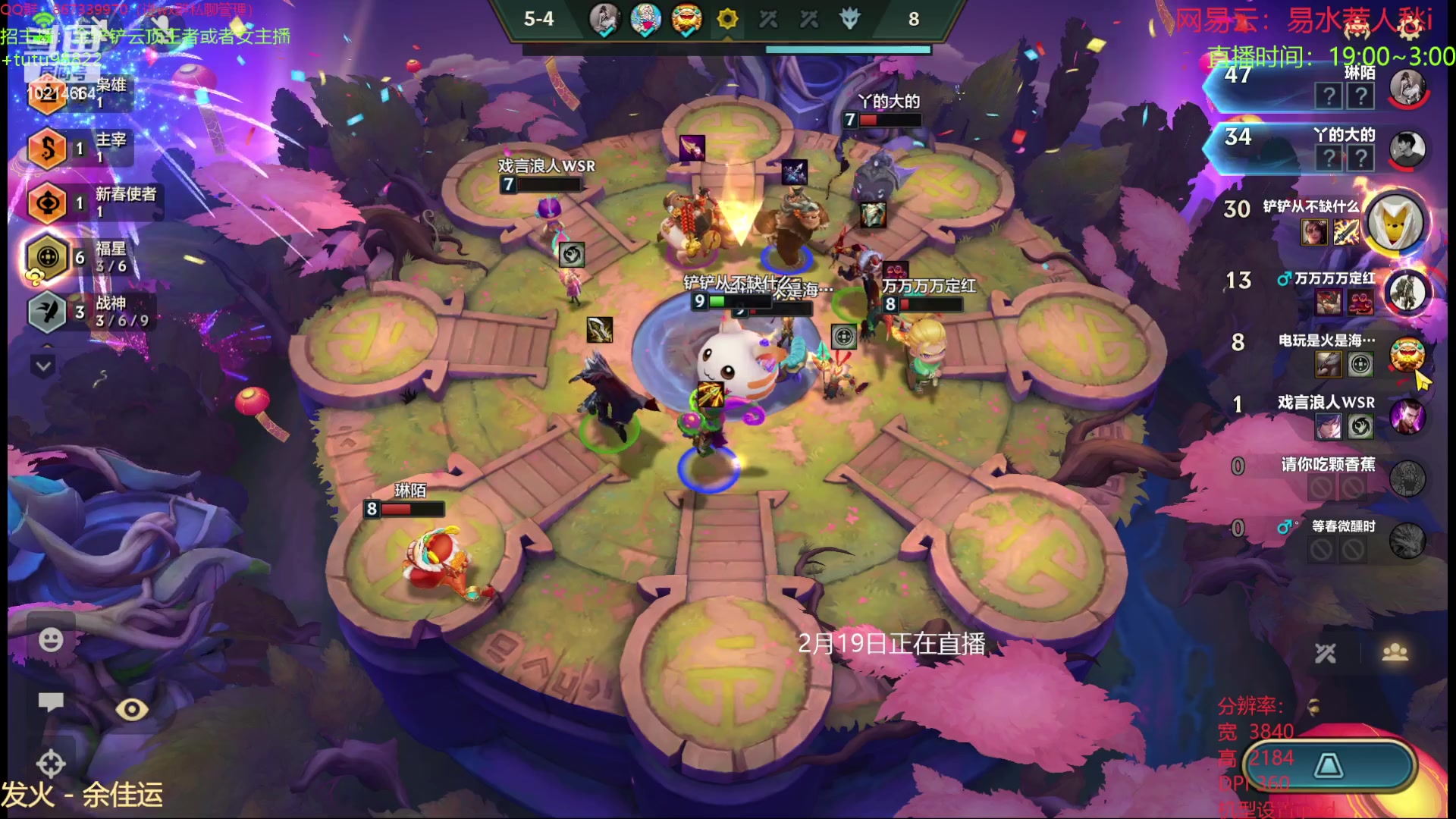Open the chat speech bubble

51,701
